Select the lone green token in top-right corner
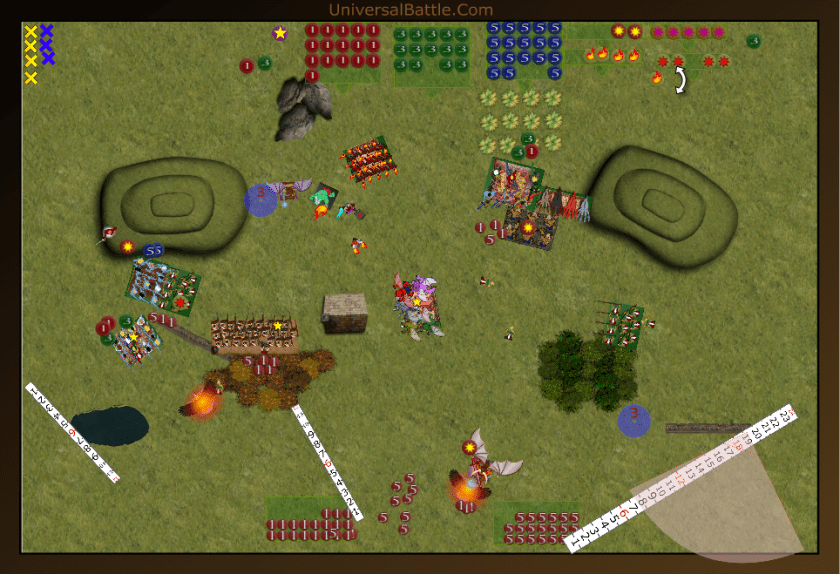The width and height of the screenshot is (840, 574). point(753,41)
